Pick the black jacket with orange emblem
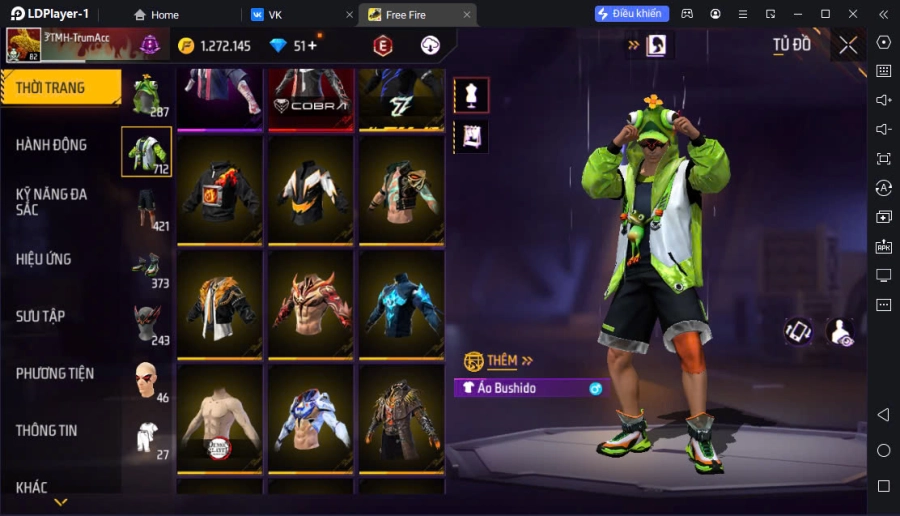Screen dimensions: 900x516 pos(220,190)
